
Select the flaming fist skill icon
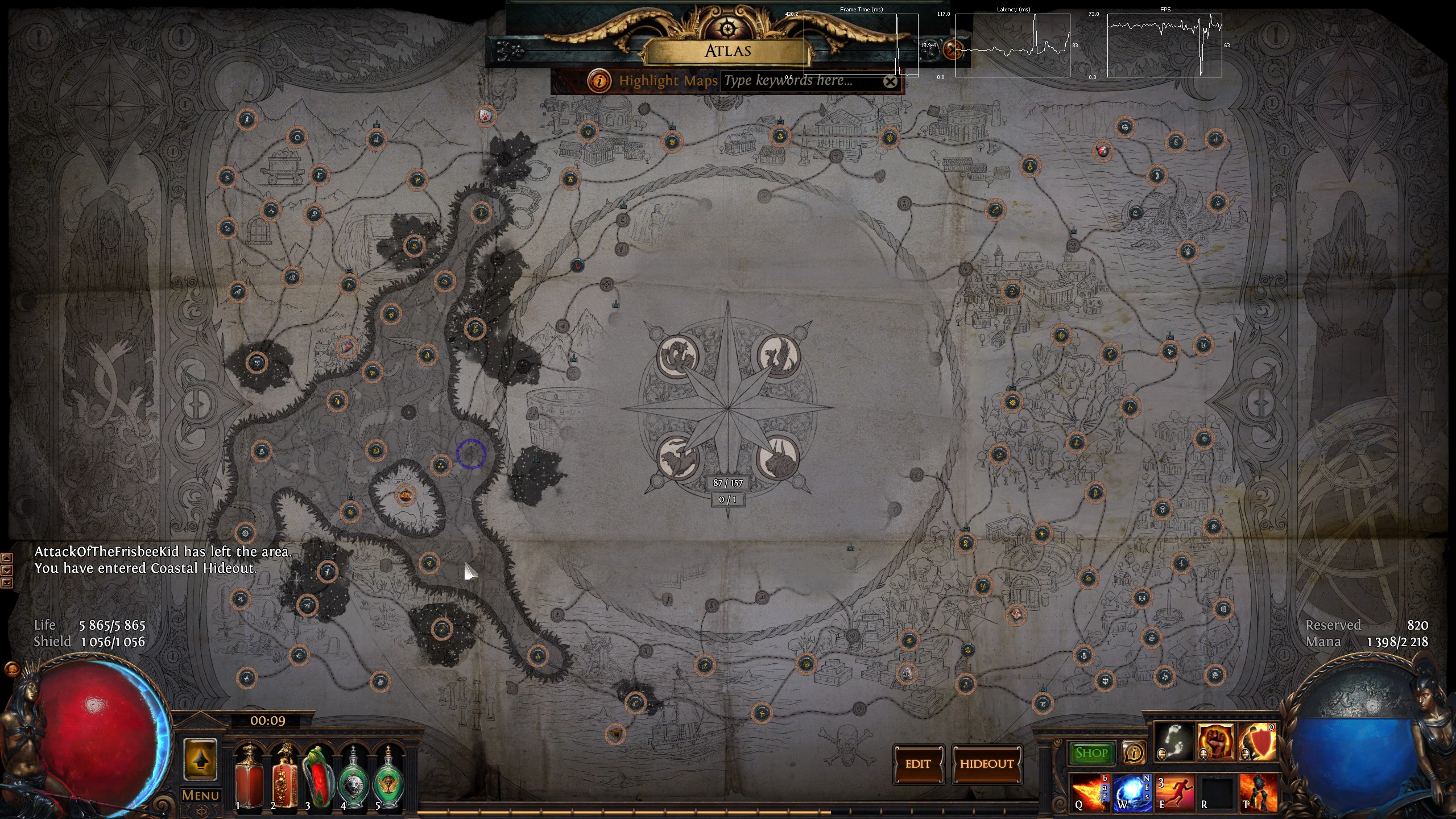[x=1215, y=742]
